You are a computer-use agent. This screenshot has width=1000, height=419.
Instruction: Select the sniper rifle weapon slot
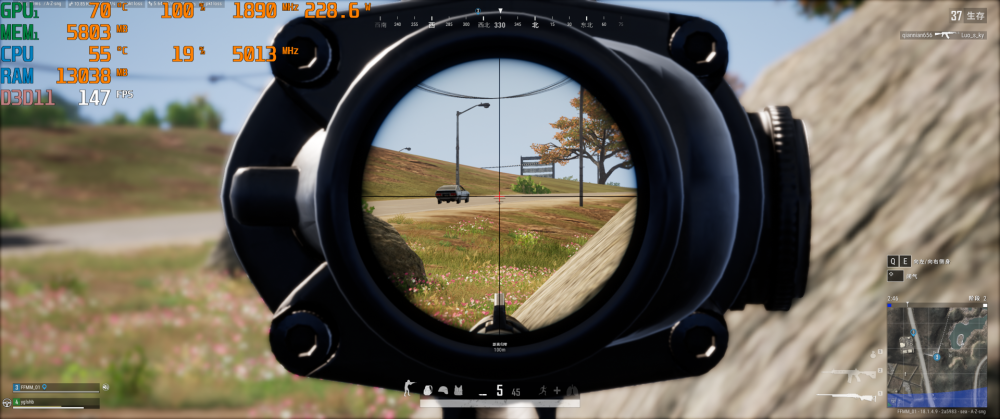tap(846, 395)
